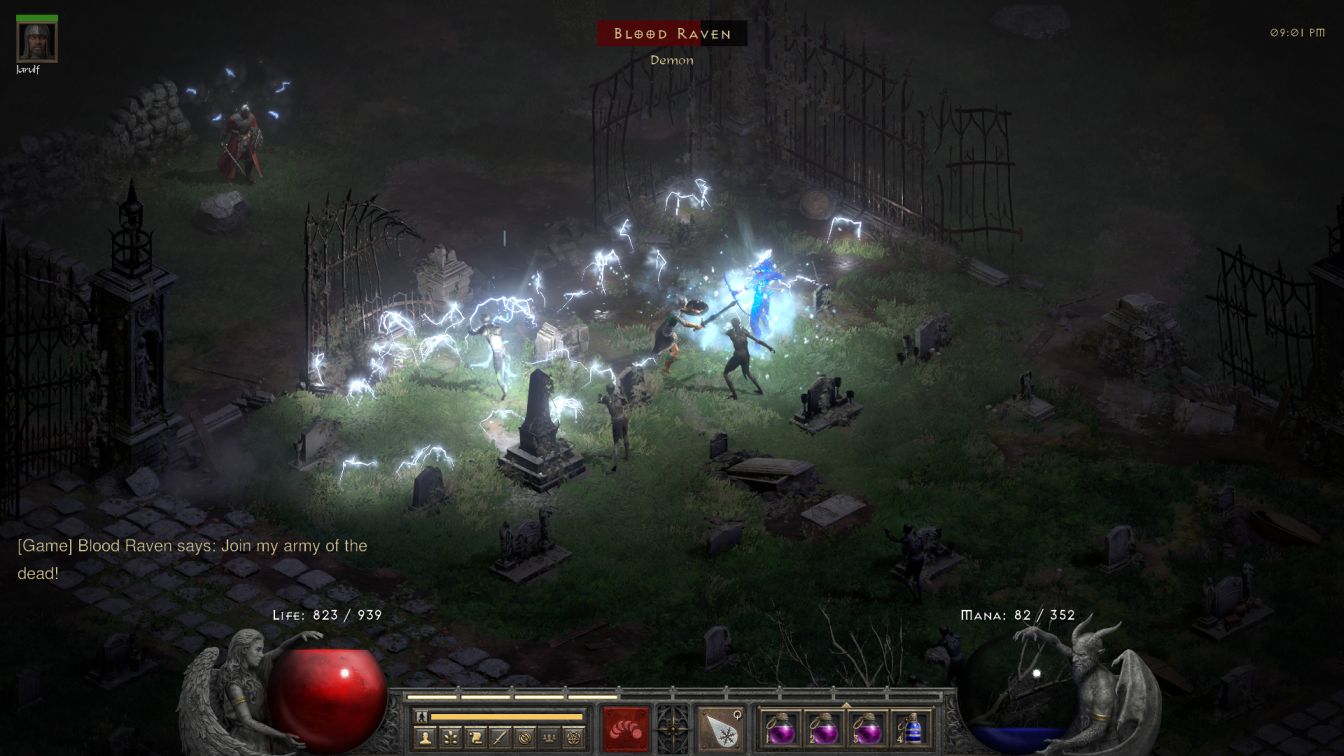The width and height of the screenshot is (1344, 756).
Task: Open the quest log scroll icon
Action: (x=475, y=739)
